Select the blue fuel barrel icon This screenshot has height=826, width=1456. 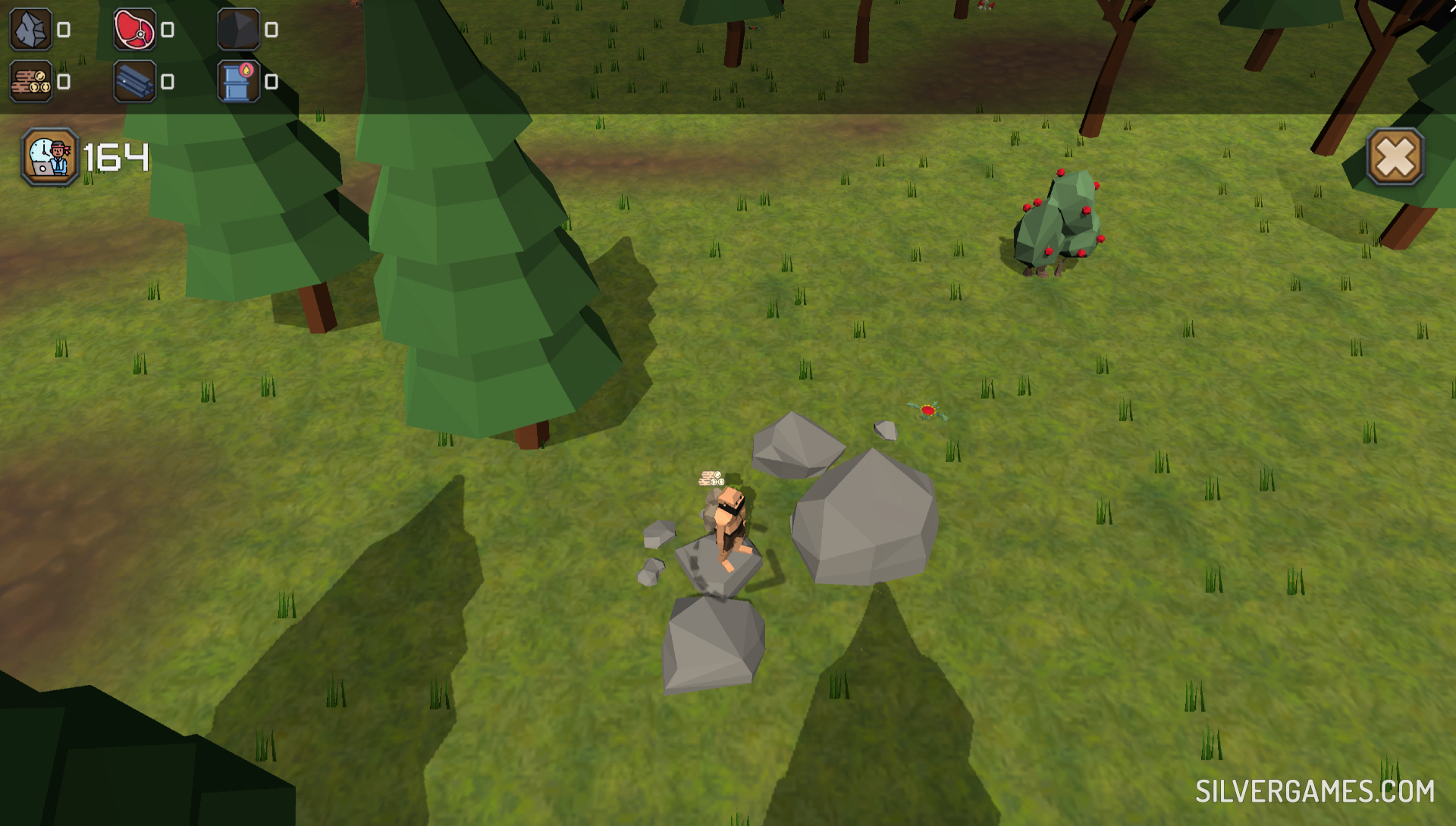[239, 81]
